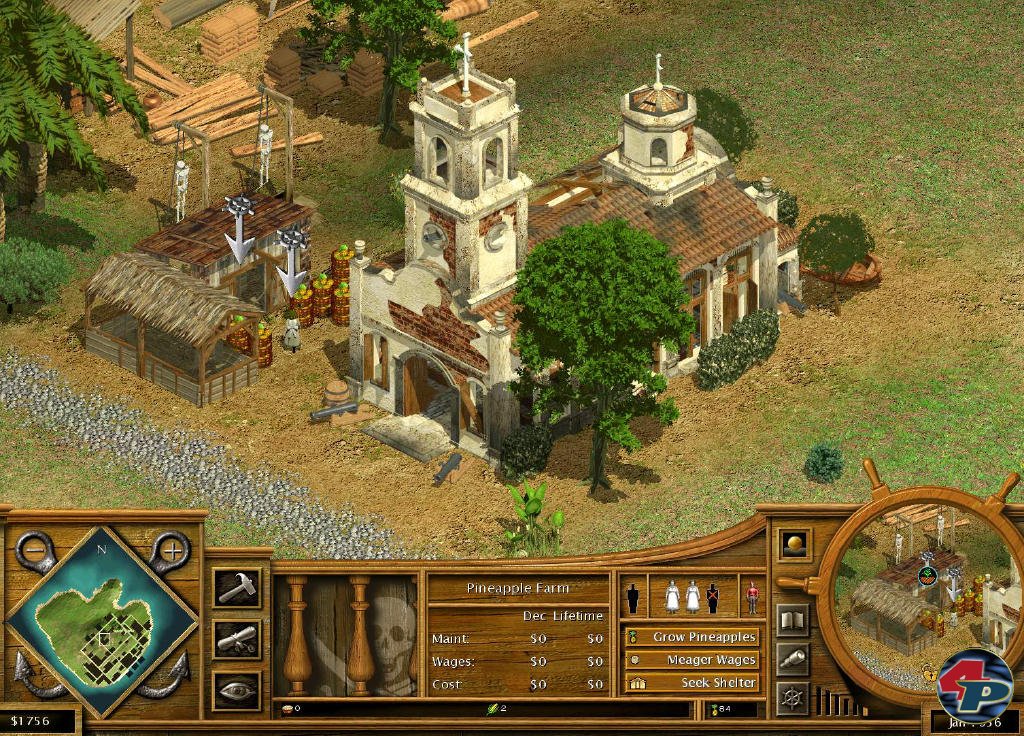
Task: Select the eye overlay view button
Action: 238,689
